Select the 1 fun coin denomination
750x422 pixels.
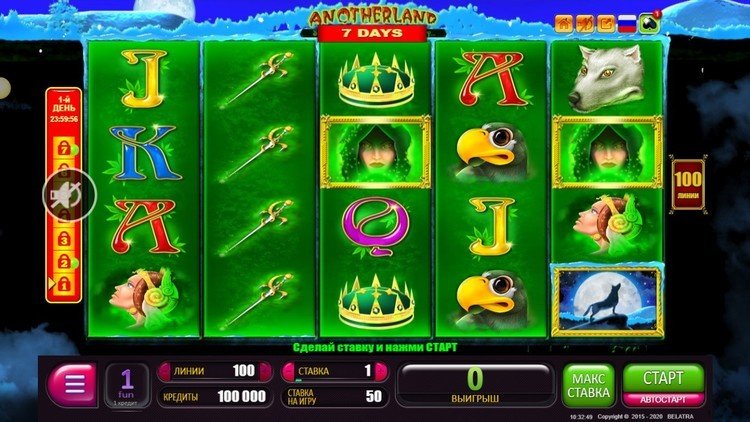tap(127, 385)
